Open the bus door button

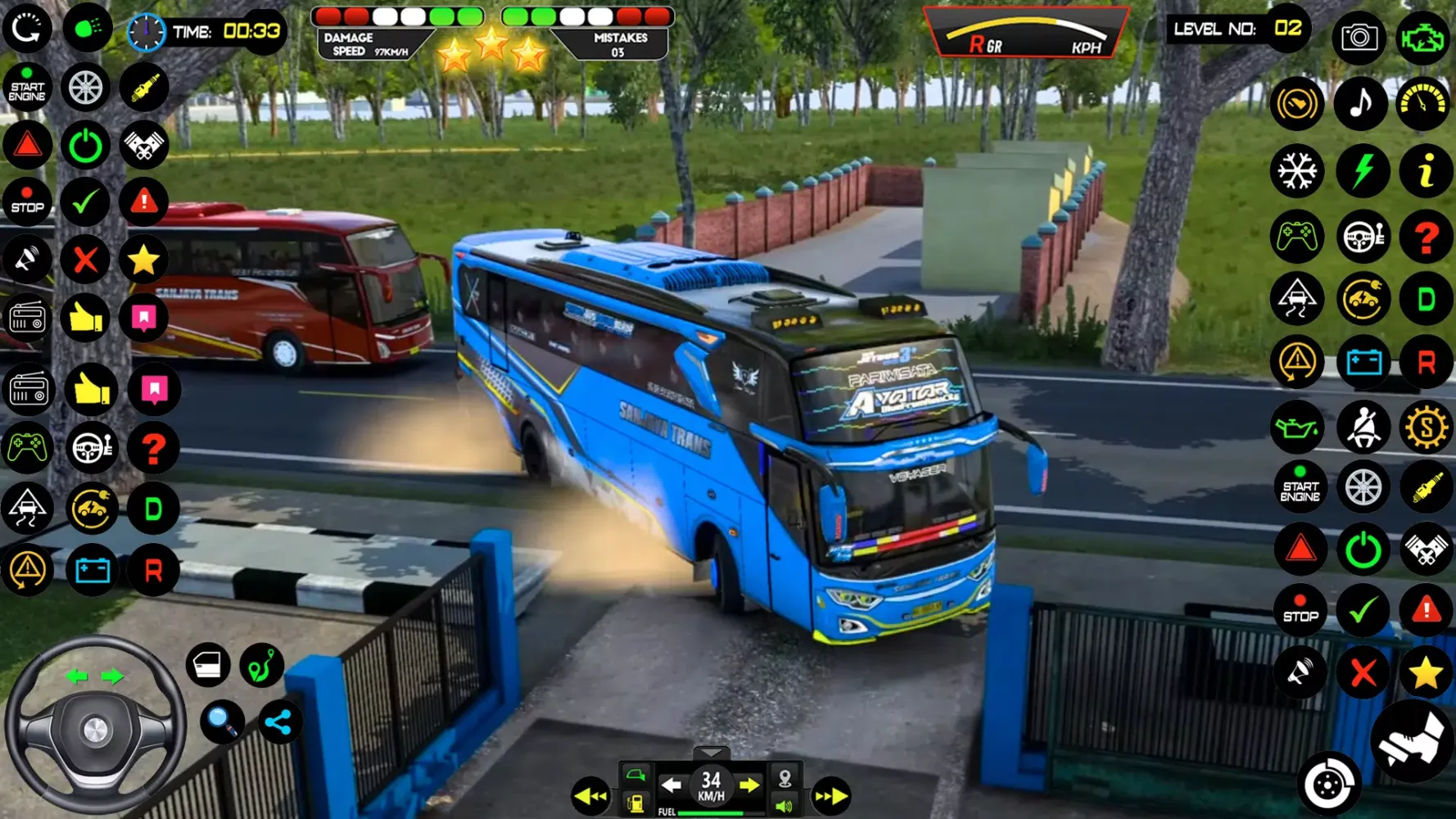pos(207,665)
